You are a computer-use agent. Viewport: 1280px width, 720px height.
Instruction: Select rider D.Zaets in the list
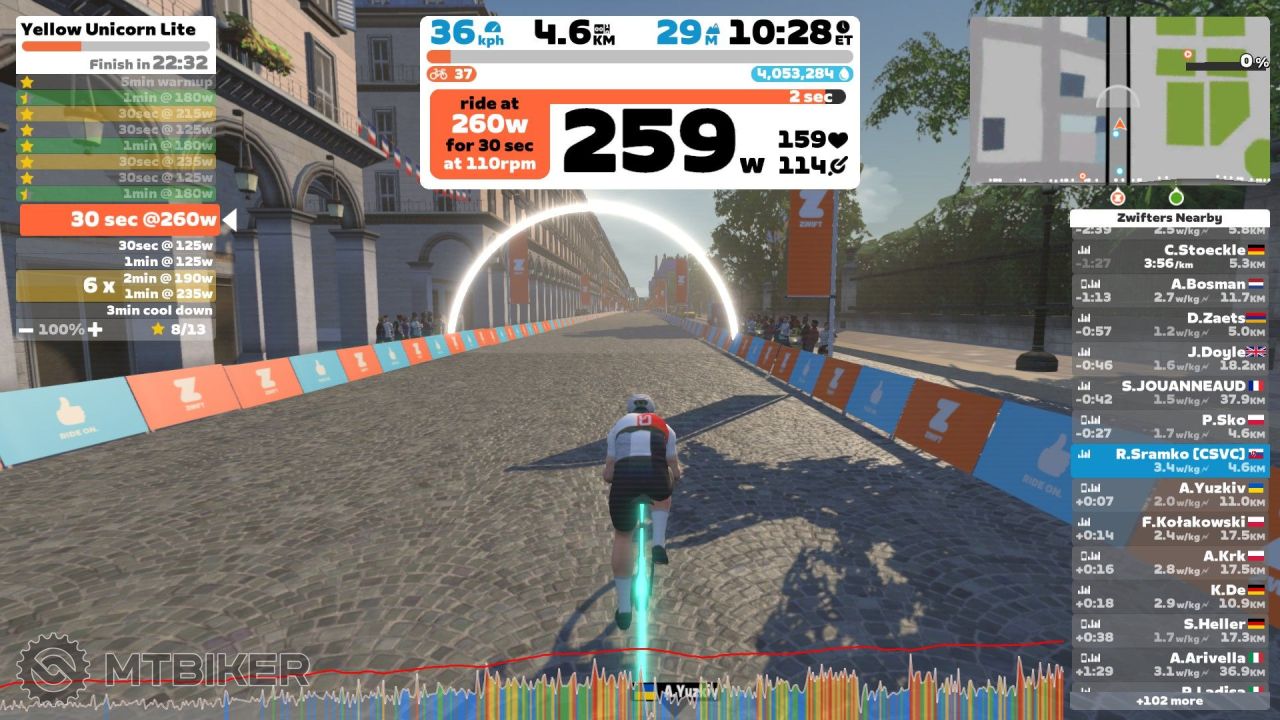(x=1169, y=325)
